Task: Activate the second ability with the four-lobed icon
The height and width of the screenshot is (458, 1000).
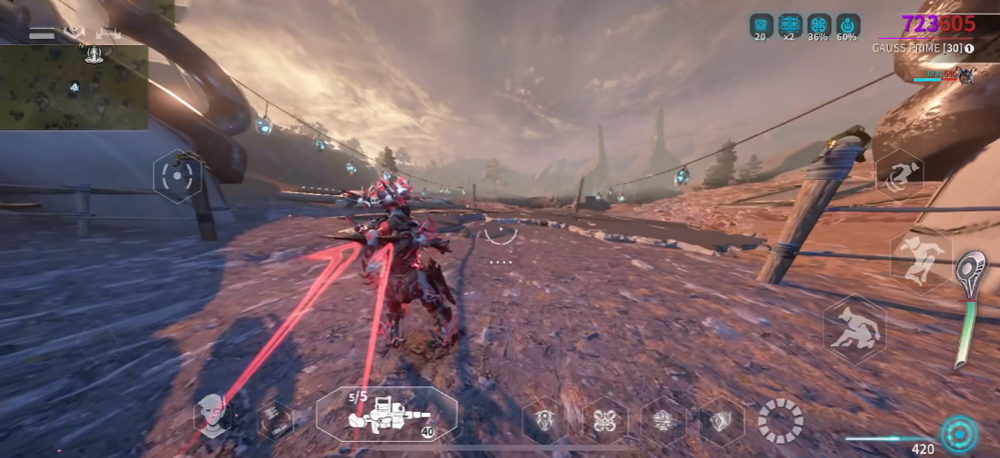Action: [604, 420]
